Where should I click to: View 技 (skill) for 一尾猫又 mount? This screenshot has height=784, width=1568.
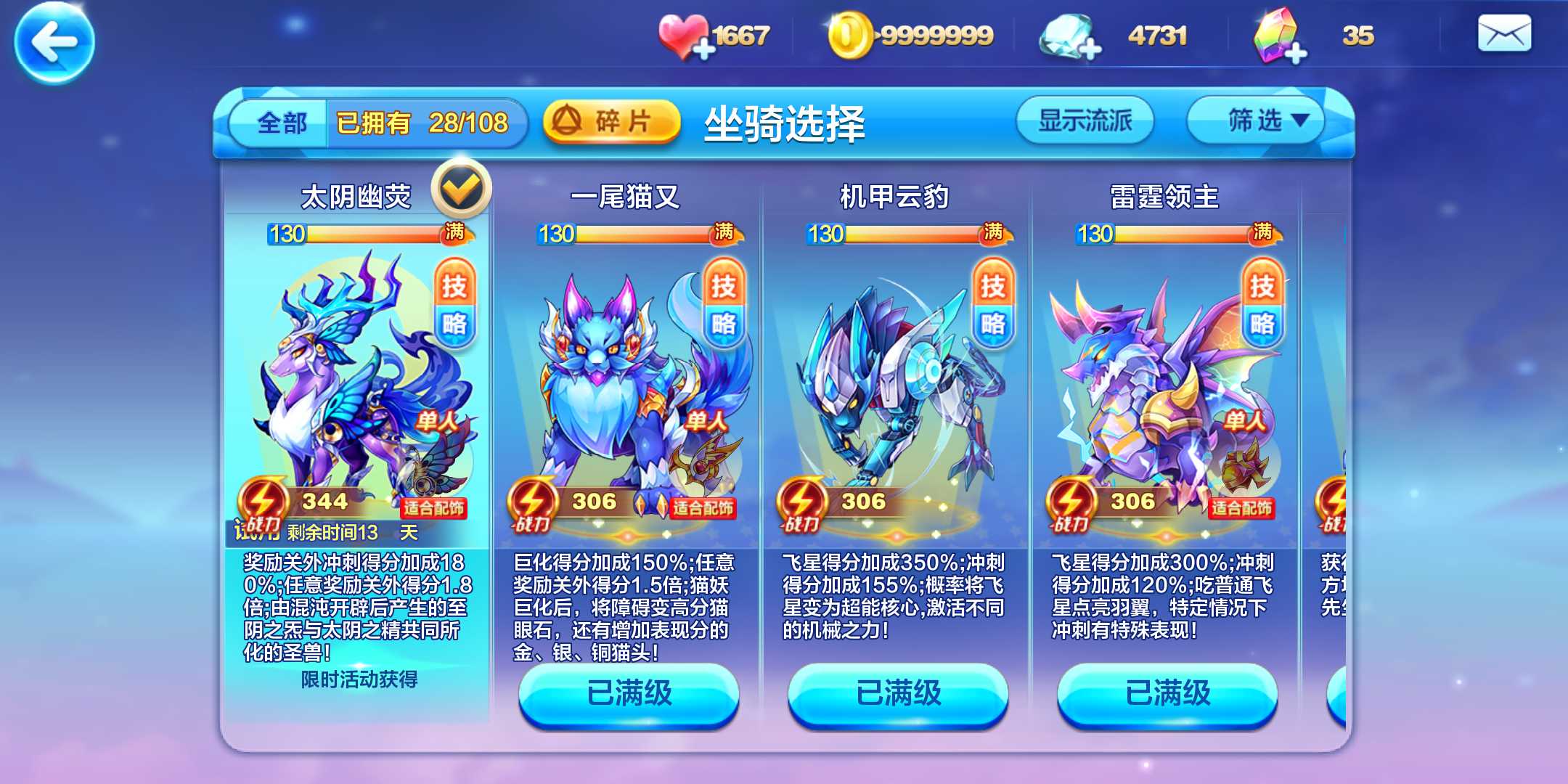(x=724, y=286)
